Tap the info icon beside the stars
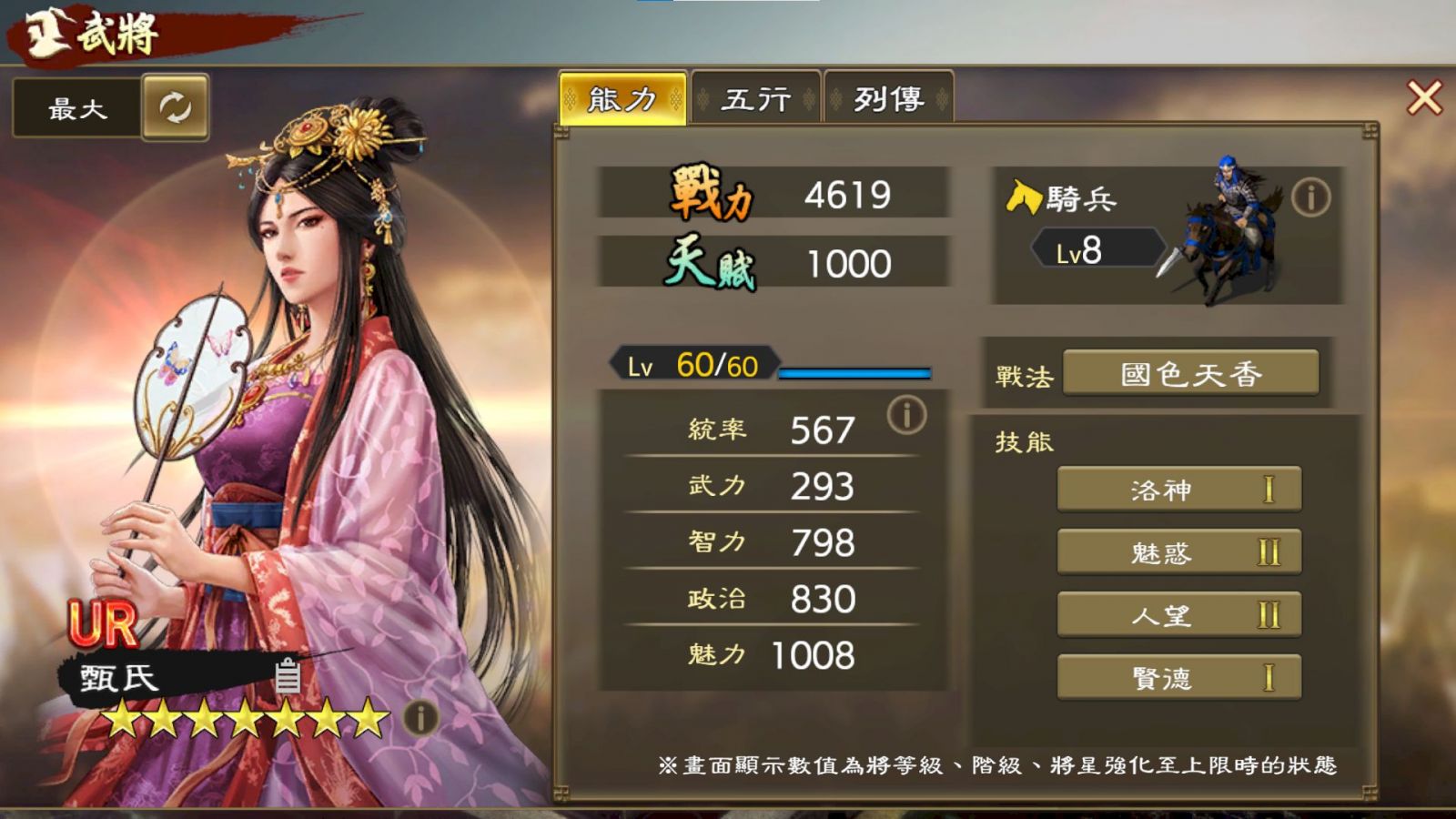This screenshot has width=1456, height=819. pyautogui.click(x=420, y=718)
